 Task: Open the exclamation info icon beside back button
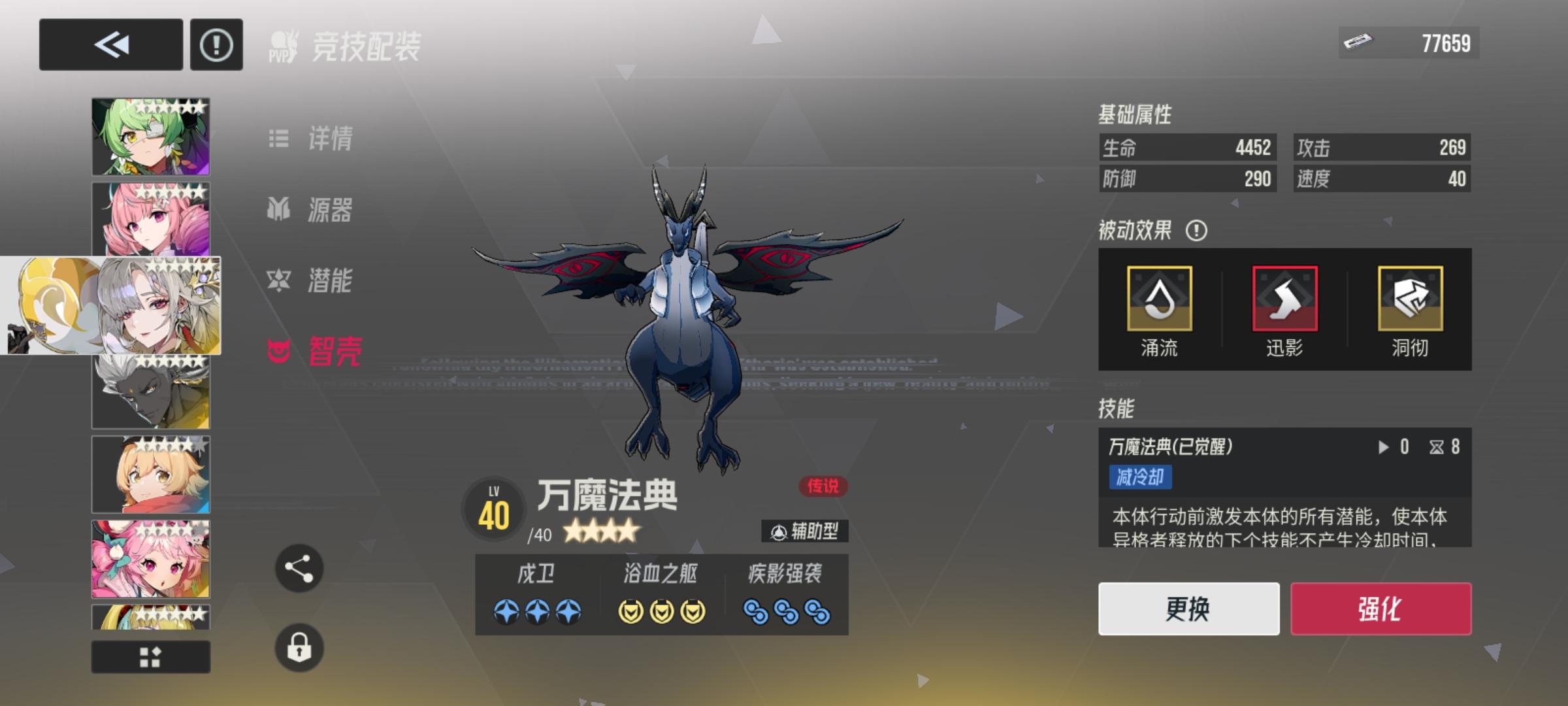point(216,45)
